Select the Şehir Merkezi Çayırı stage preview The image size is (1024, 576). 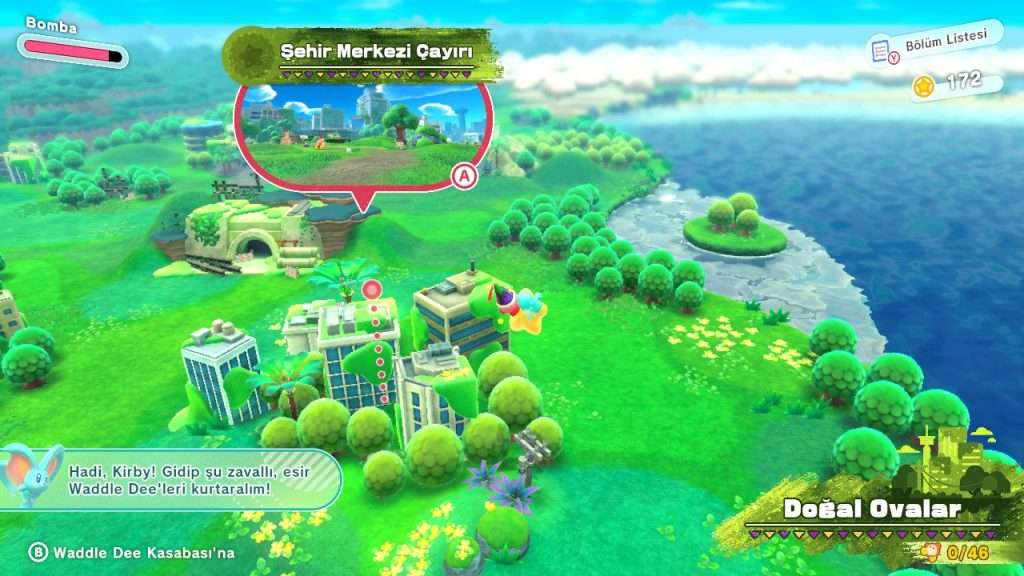tap(363, 134)
